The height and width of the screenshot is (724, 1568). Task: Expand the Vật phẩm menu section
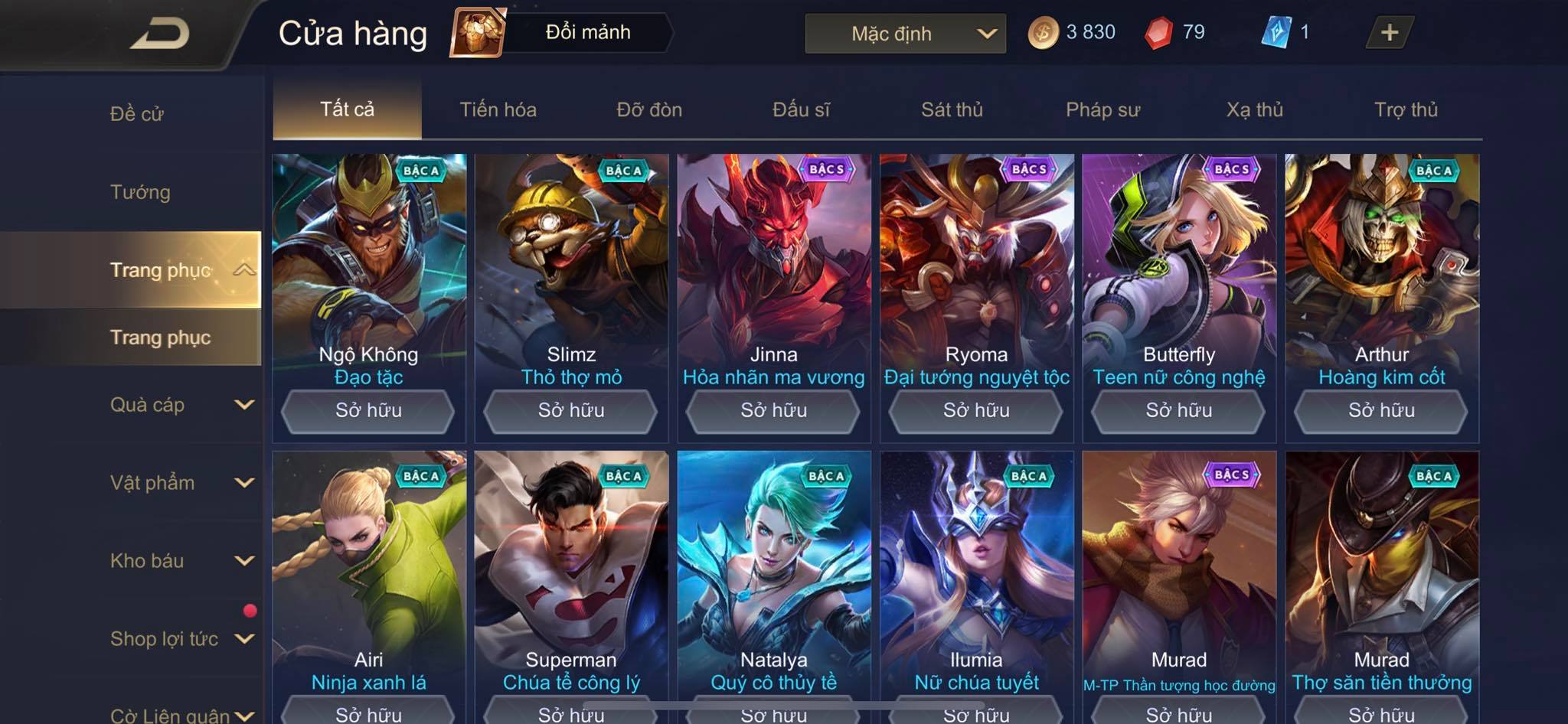(181, 483)
